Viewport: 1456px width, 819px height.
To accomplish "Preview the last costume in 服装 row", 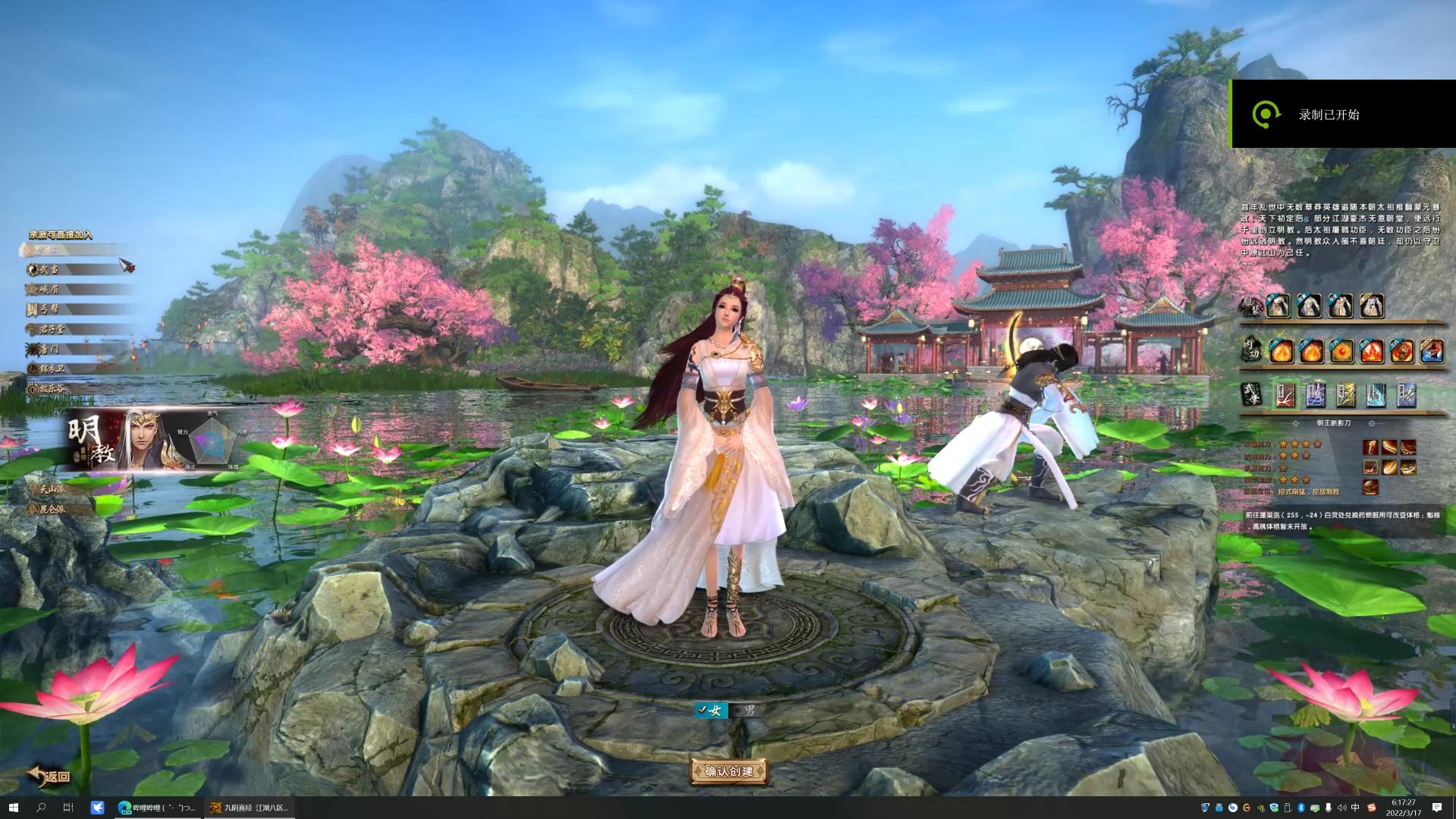I will point(1371,306).
